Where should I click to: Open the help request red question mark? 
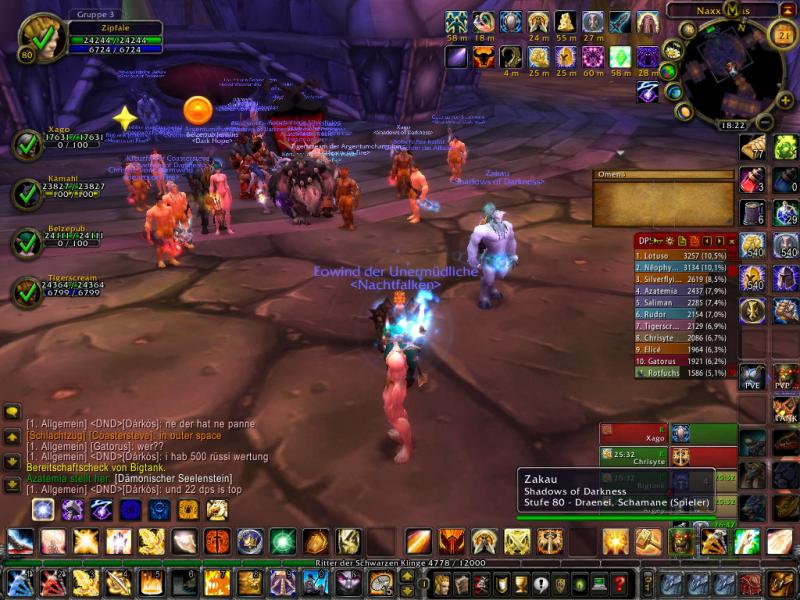tap(620, 583)
